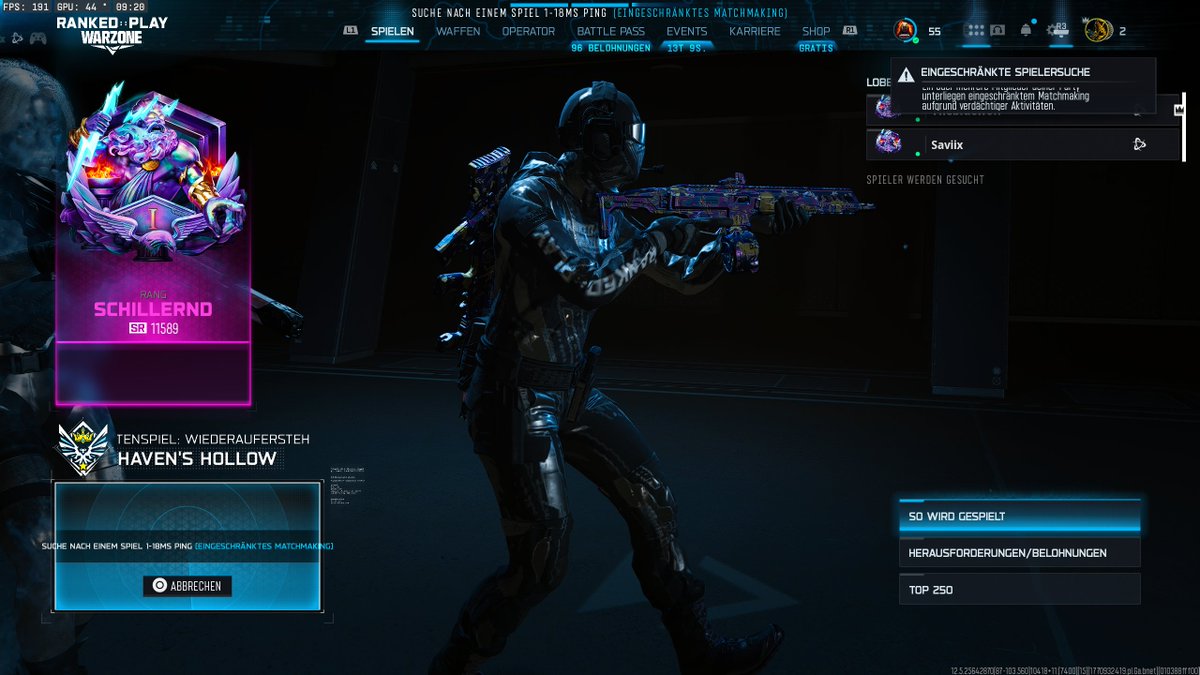Go to the Battle Pass tab
Viewport: 1200px width, 675px height.
(611, 31)
